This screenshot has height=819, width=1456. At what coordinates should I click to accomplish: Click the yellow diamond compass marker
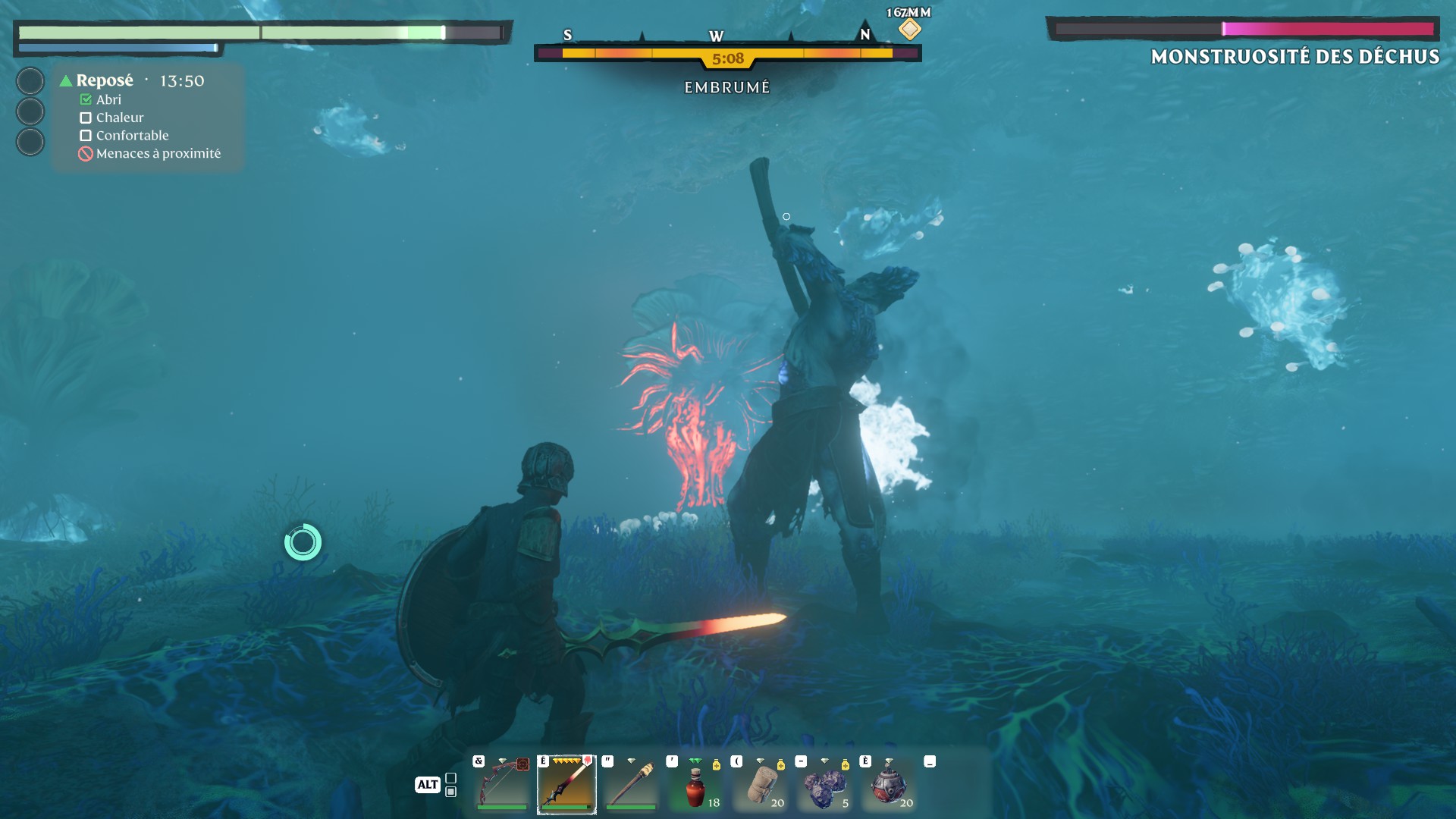(909, 30)
